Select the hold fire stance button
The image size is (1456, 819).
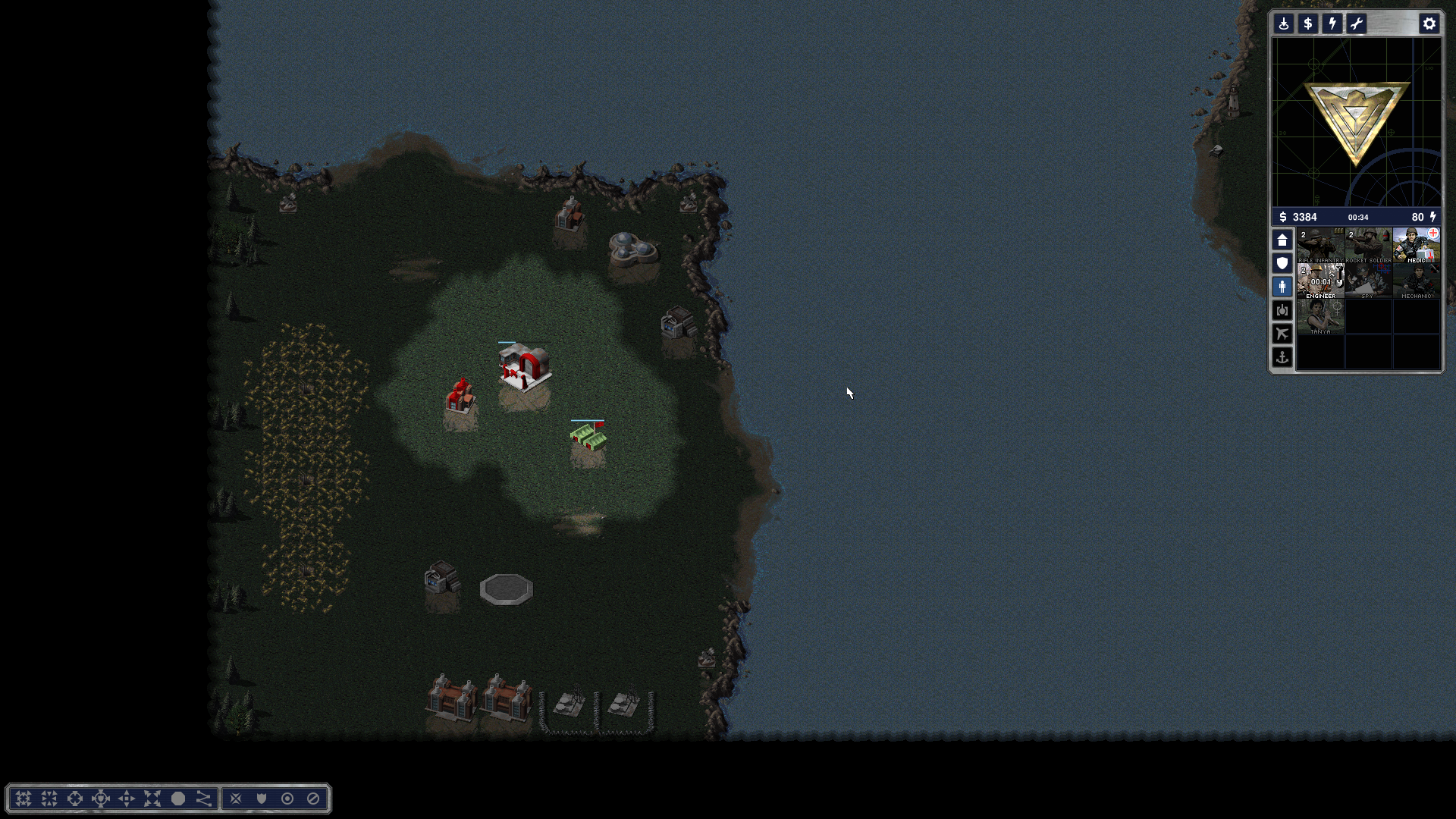313,799
